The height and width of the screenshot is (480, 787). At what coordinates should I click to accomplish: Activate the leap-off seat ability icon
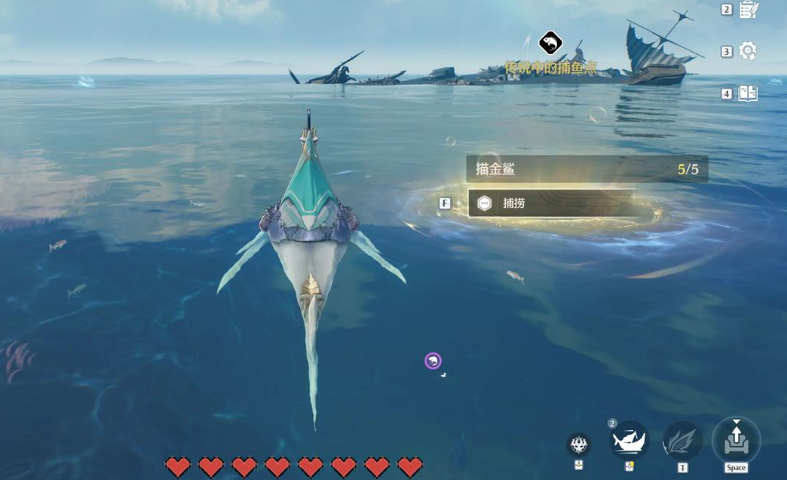tap(736, 439)
